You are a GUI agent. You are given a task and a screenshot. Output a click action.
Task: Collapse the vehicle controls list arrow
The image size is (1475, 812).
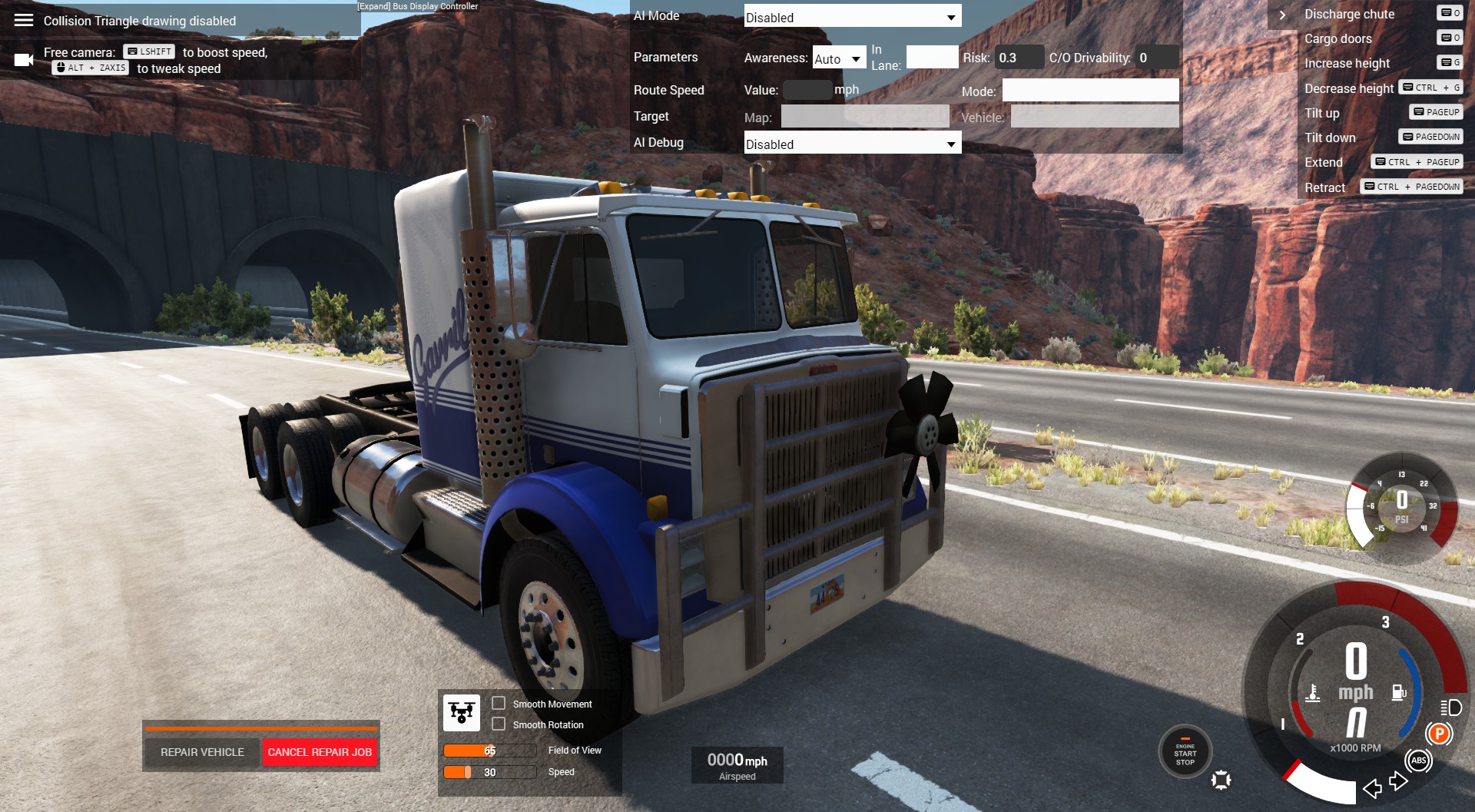click(x=1282, y=15)
